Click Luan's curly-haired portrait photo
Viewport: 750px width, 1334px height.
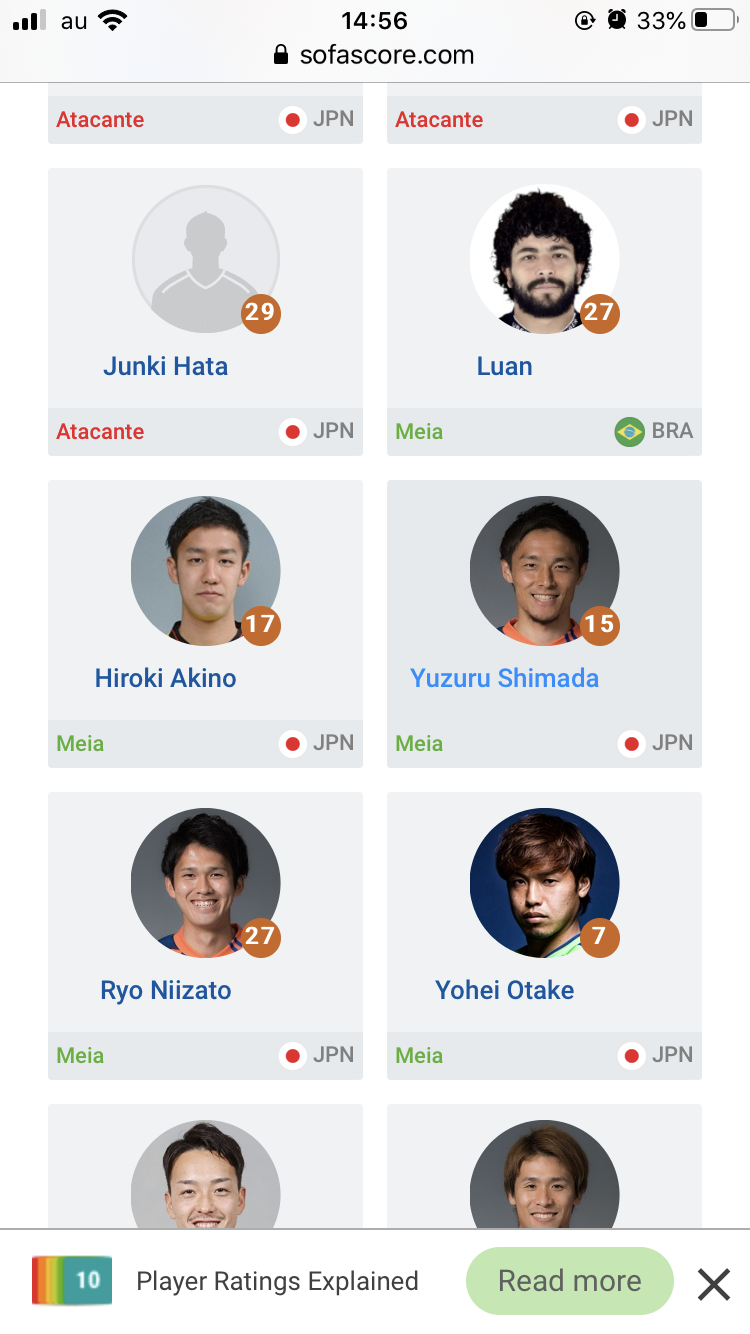click(x=544, y=258)
